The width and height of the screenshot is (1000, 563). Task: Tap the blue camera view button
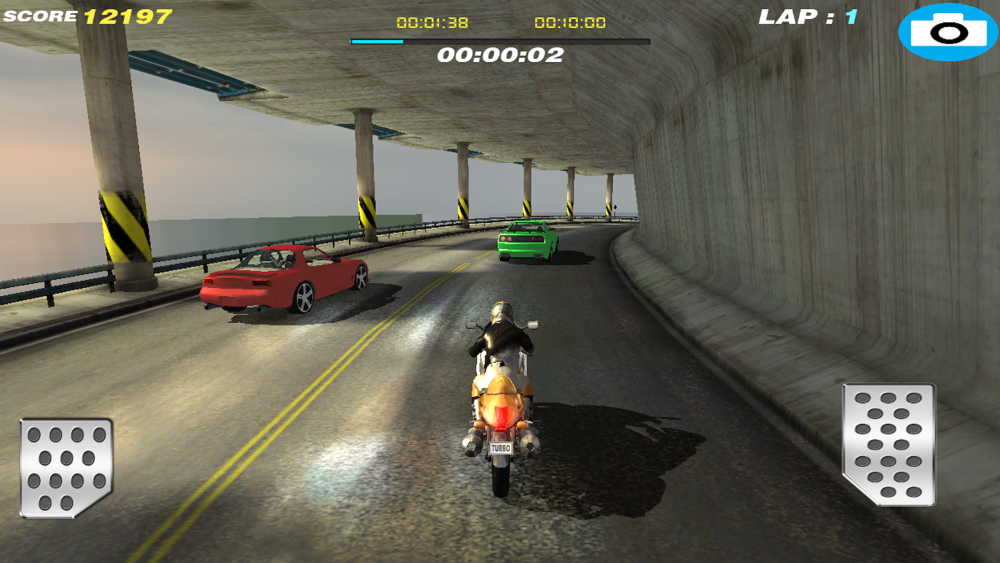[x=947, y=32]
